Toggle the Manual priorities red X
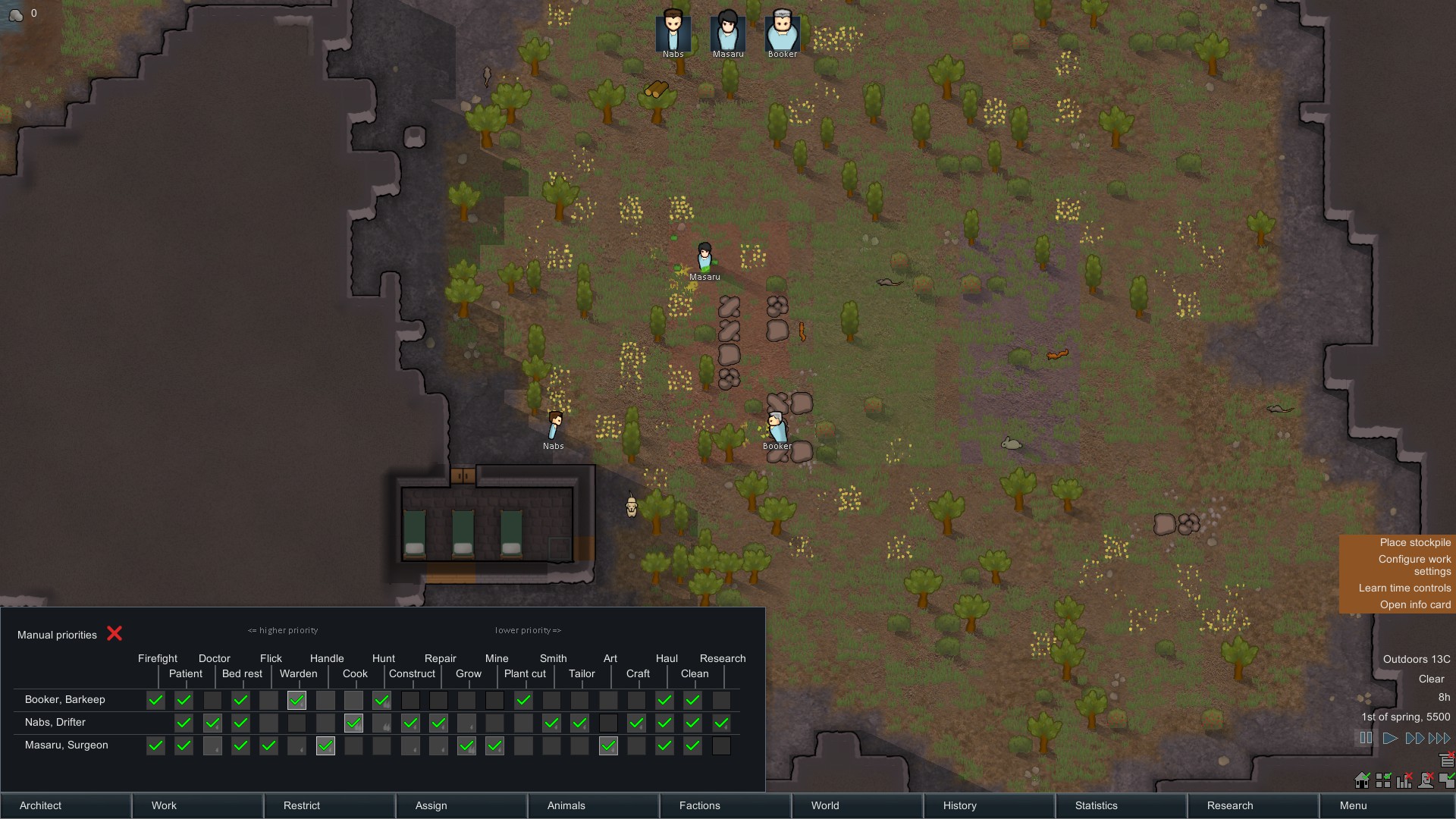This screenshot has height=819, width=1456. pos(115,633)
